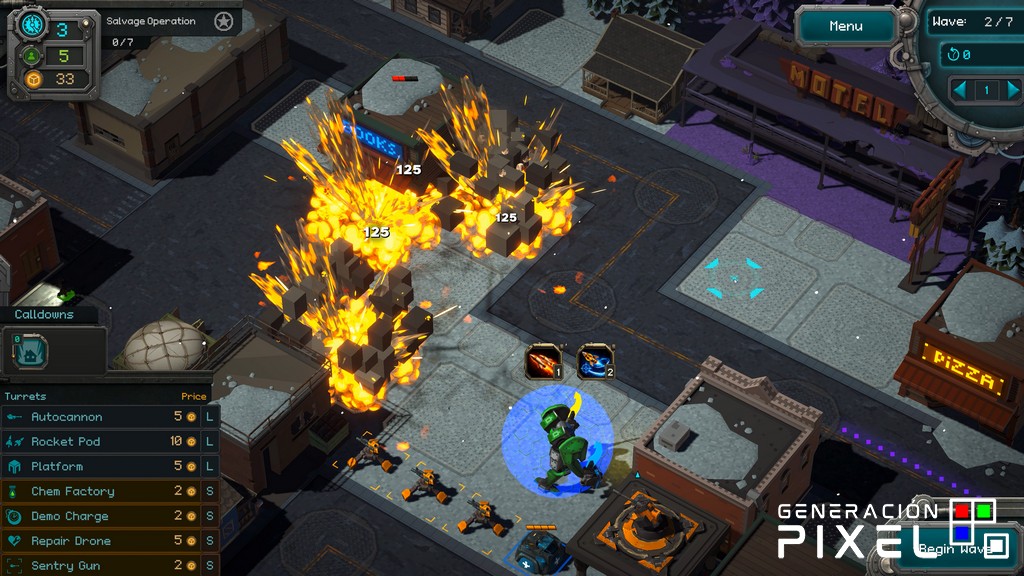Open the Menu button
The width and height of the screenshot is (1024, 576).
pos(846,26)
